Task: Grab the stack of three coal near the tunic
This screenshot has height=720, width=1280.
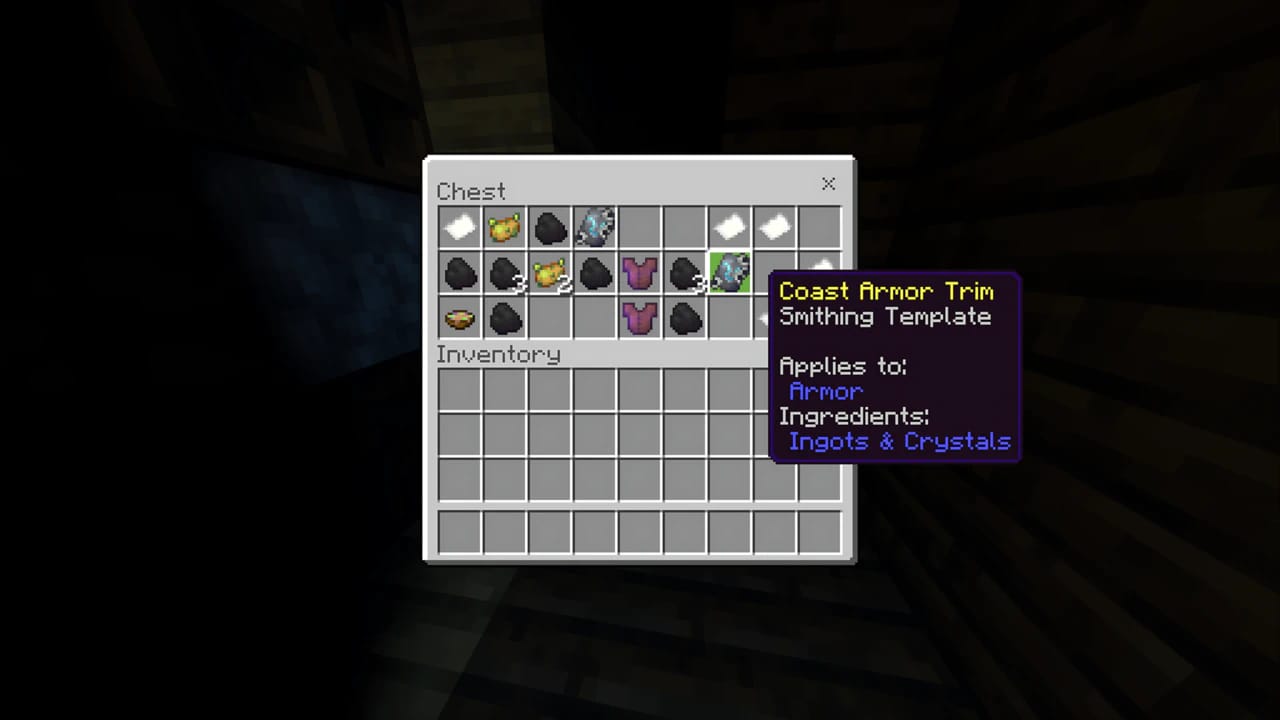Action: [685, 272]
